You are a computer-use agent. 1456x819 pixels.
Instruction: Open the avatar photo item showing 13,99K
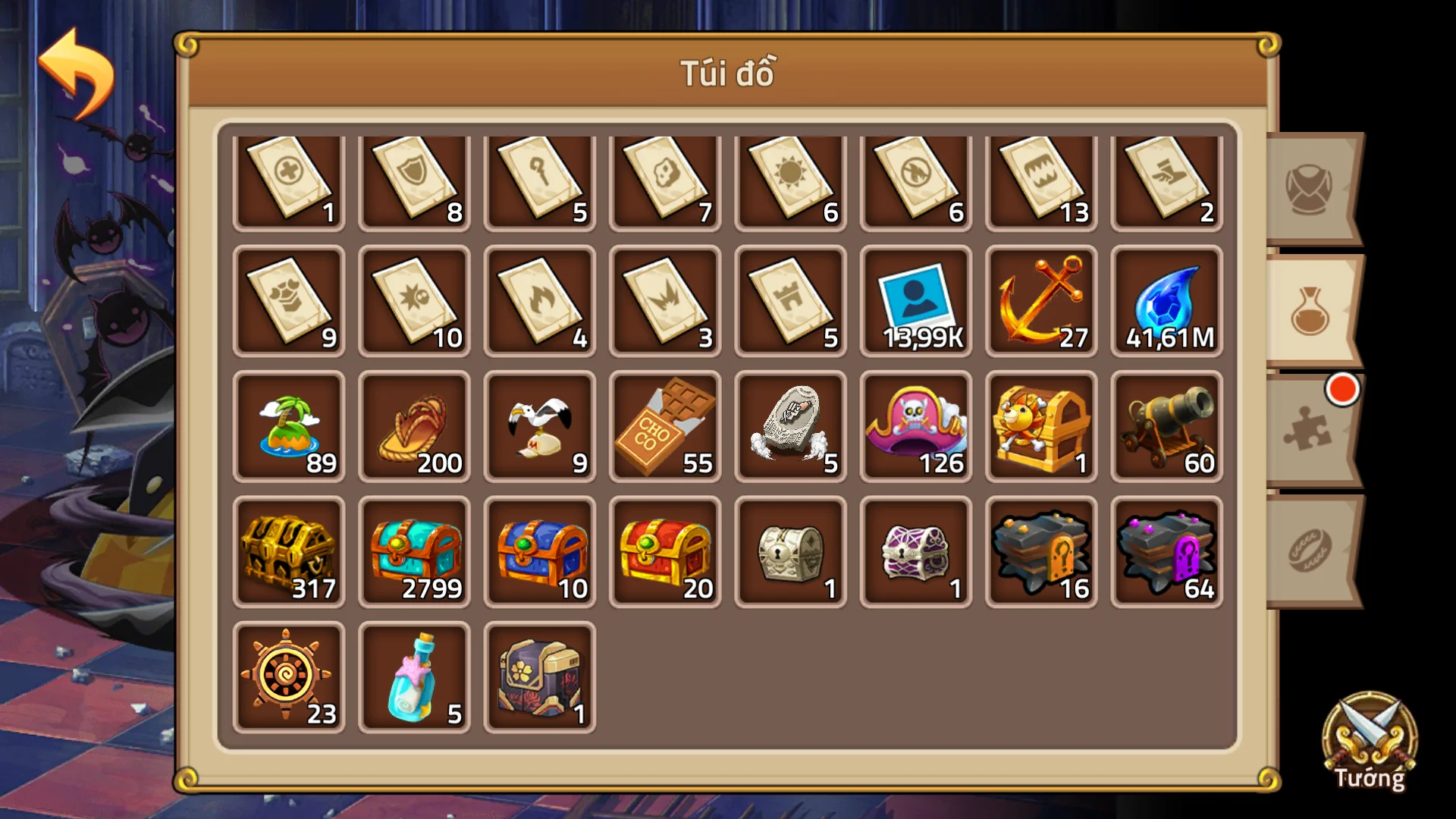click(915, 302)
